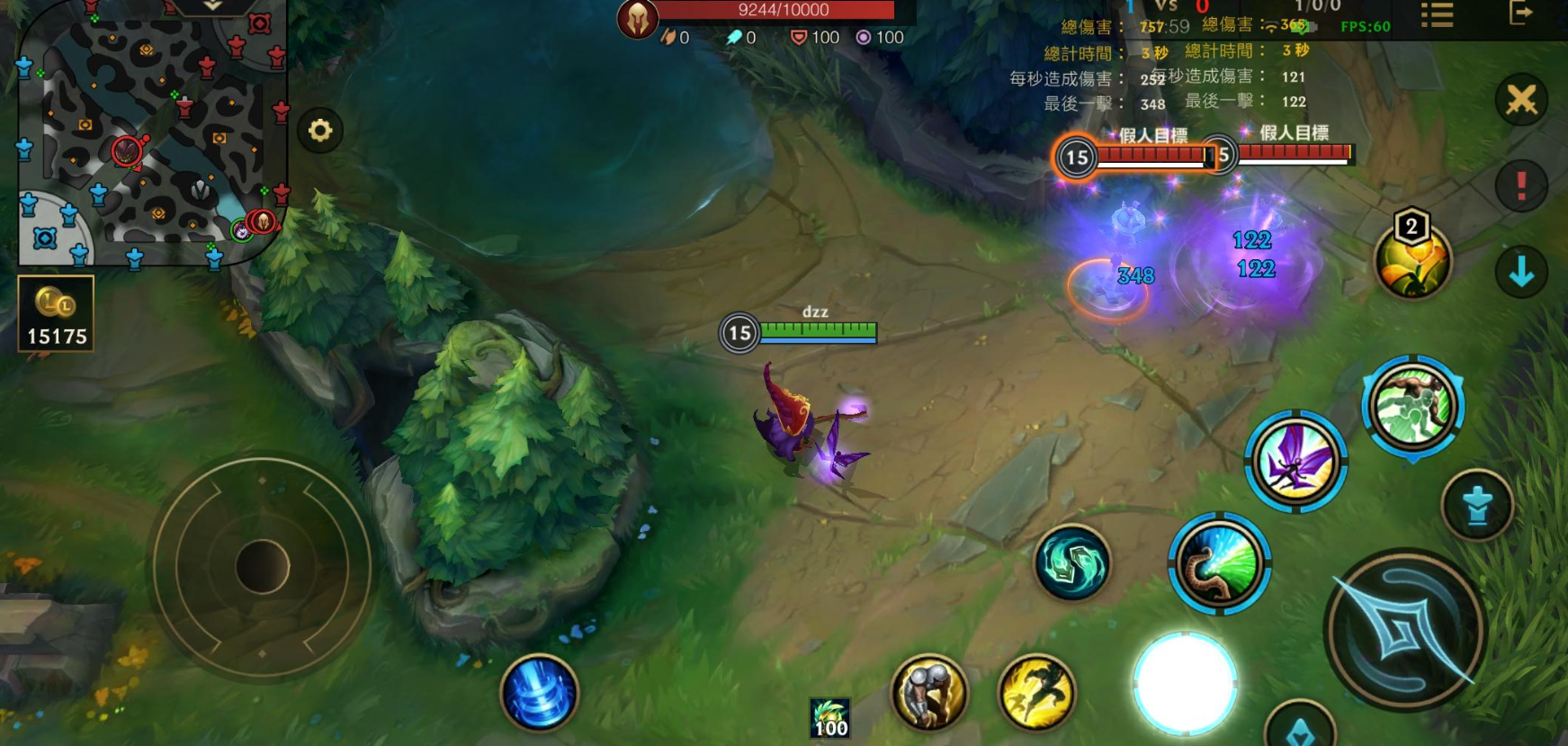Open settings with the gear icon
This screenshot has width=1568, height=746.
tap(320, 131)
